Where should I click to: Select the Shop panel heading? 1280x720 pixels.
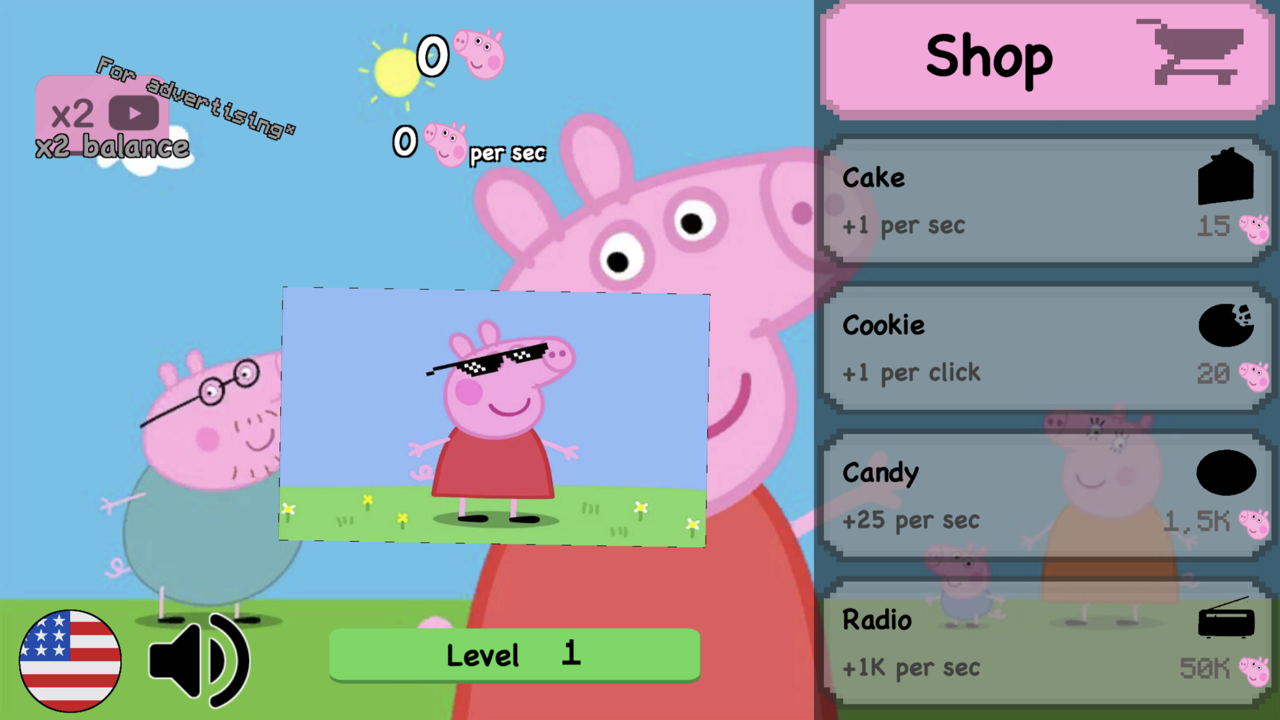(988, 57)
